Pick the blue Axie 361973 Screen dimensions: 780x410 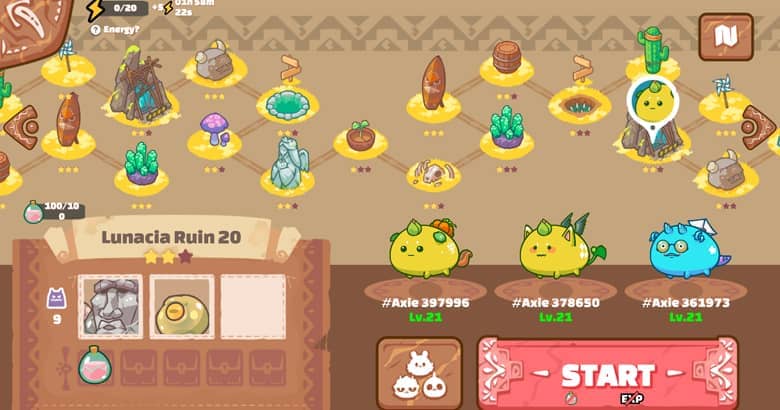[687, 250]
